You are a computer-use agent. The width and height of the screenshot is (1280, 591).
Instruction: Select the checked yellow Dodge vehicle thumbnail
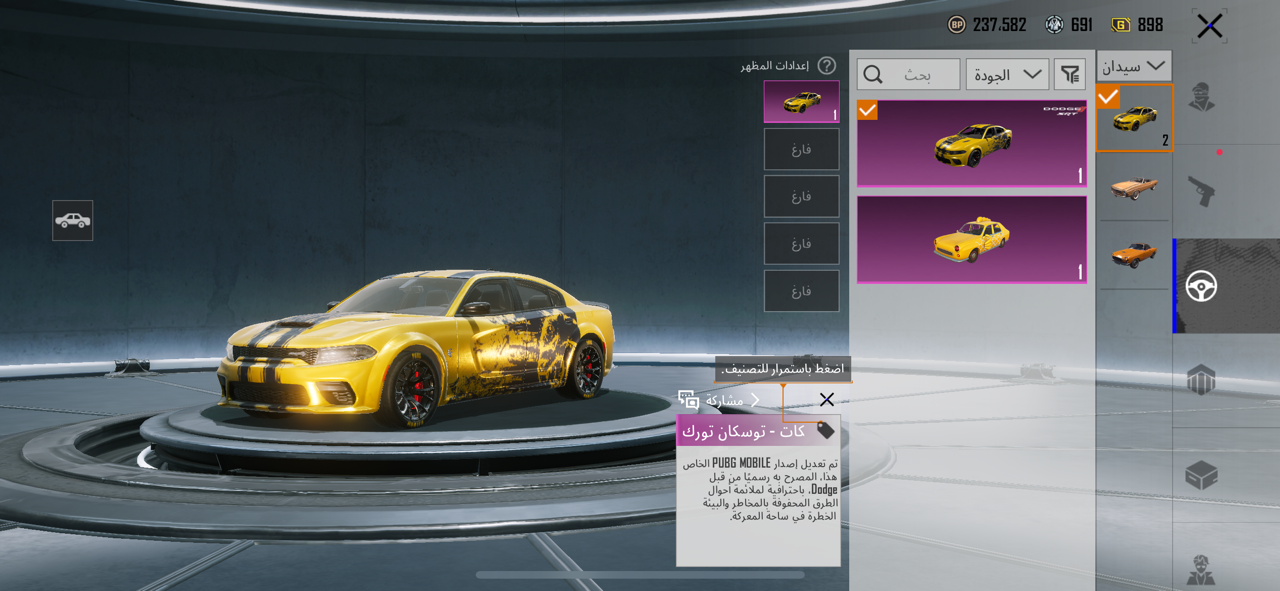1134,118
